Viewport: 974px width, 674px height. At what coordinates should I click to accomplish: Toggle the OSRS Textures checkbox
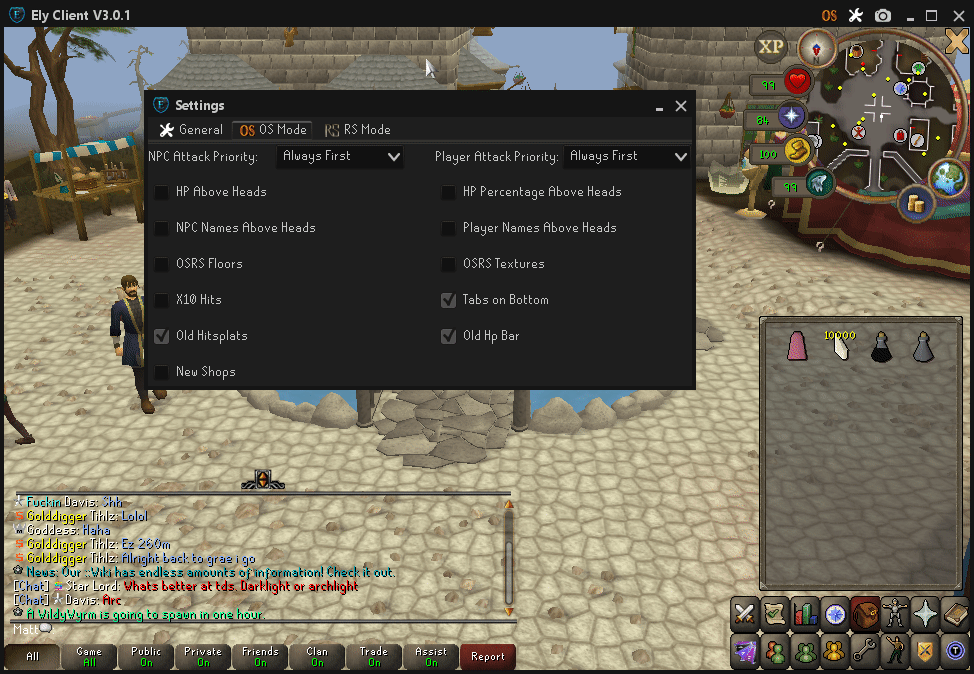pos(449,264)
